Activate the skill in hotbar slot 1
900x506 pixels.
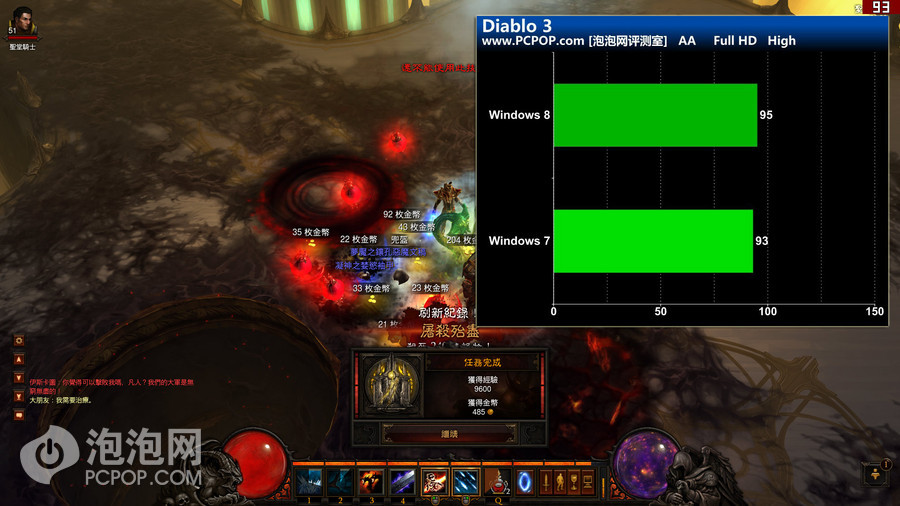309,482
